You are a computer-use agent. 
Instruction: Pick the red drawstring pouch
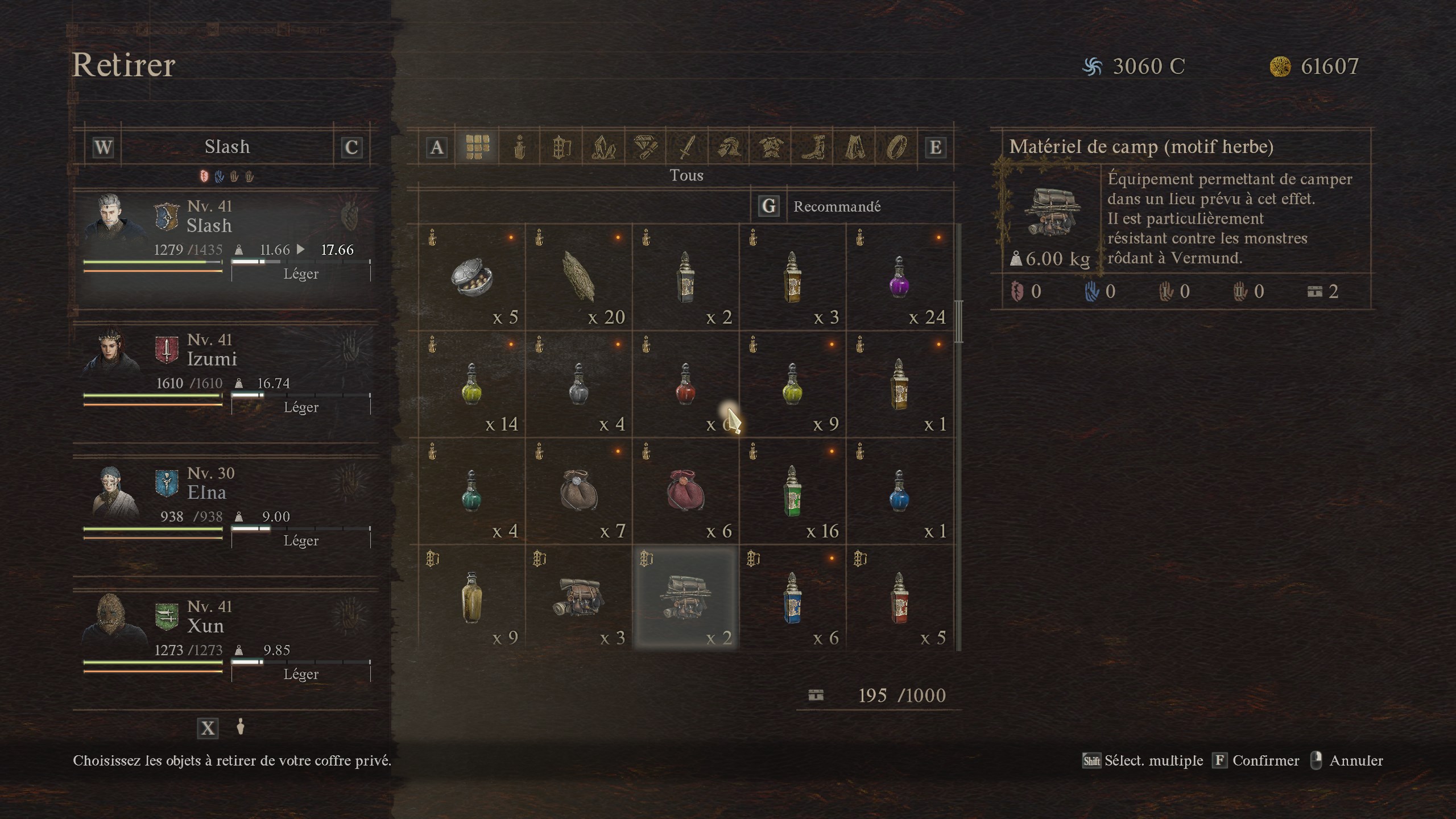(685, 491)
